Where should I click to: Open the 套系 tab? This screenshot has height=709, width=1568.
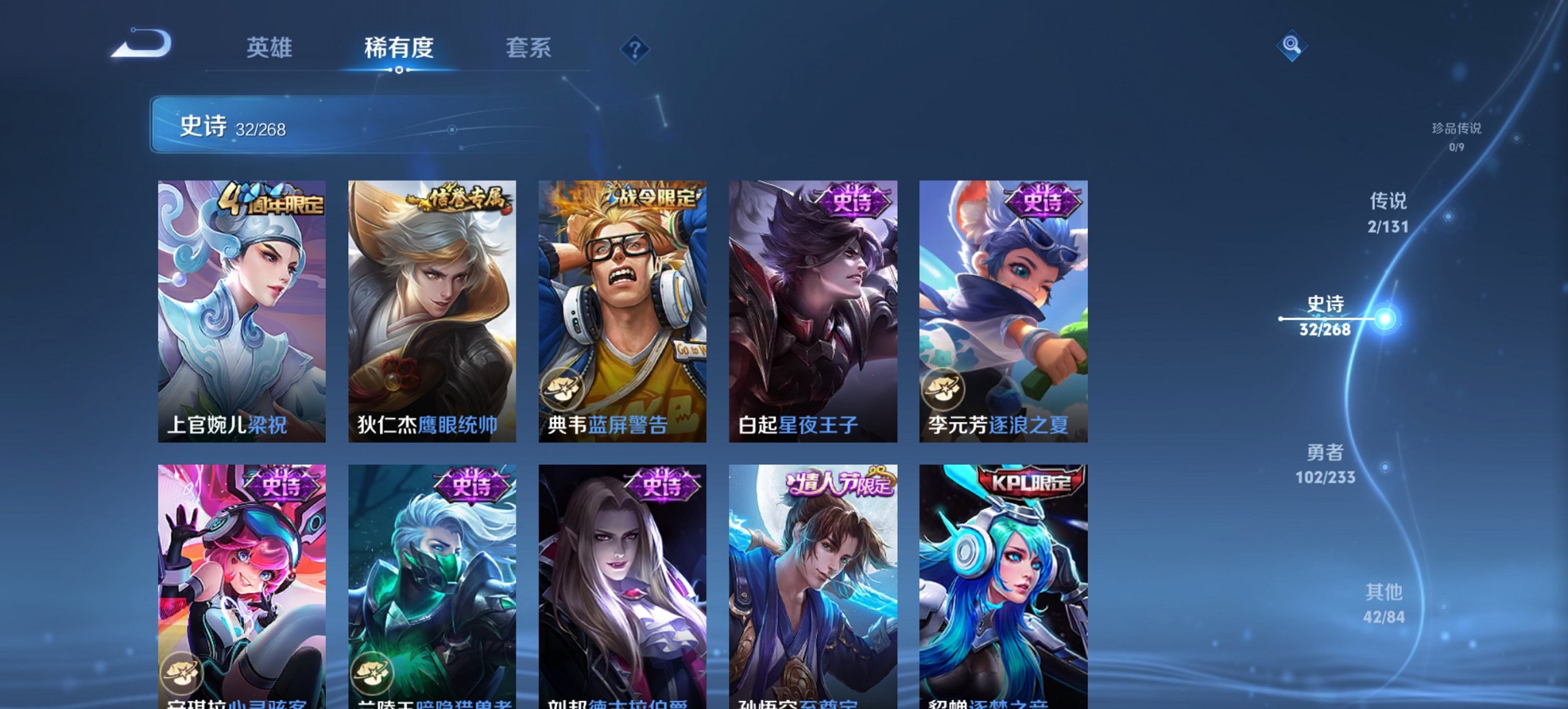(x=529, y=48)
